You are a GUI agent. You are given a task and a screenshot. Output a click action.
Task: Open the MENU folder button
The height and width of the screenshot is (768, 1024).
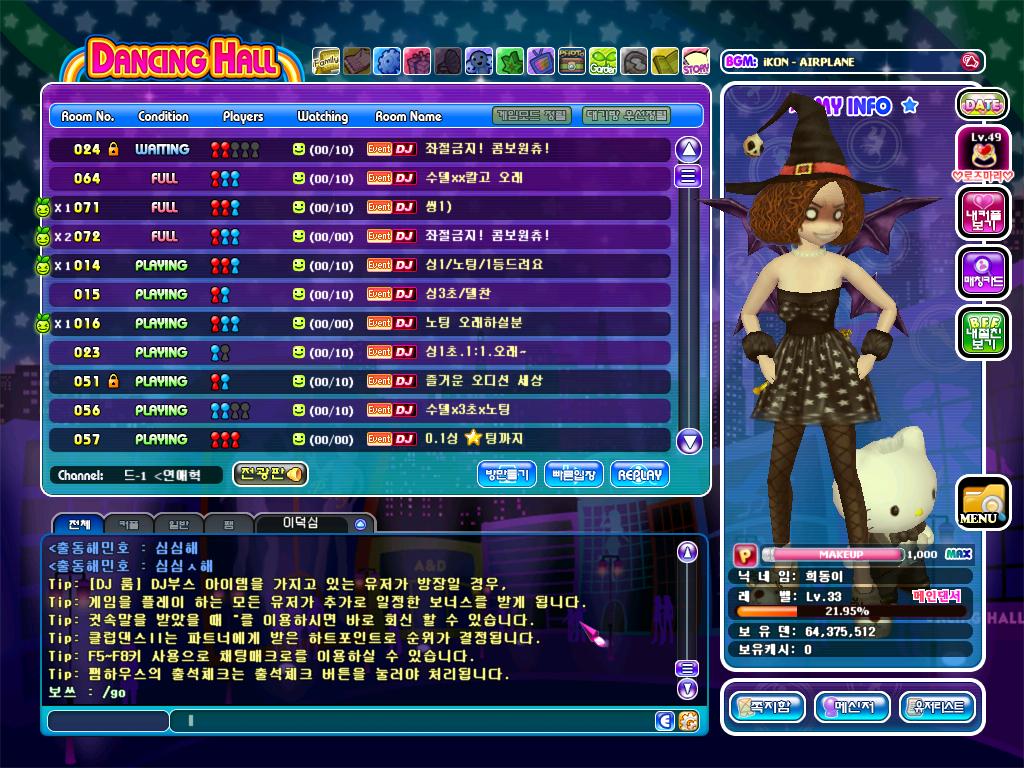coord(980,503)
